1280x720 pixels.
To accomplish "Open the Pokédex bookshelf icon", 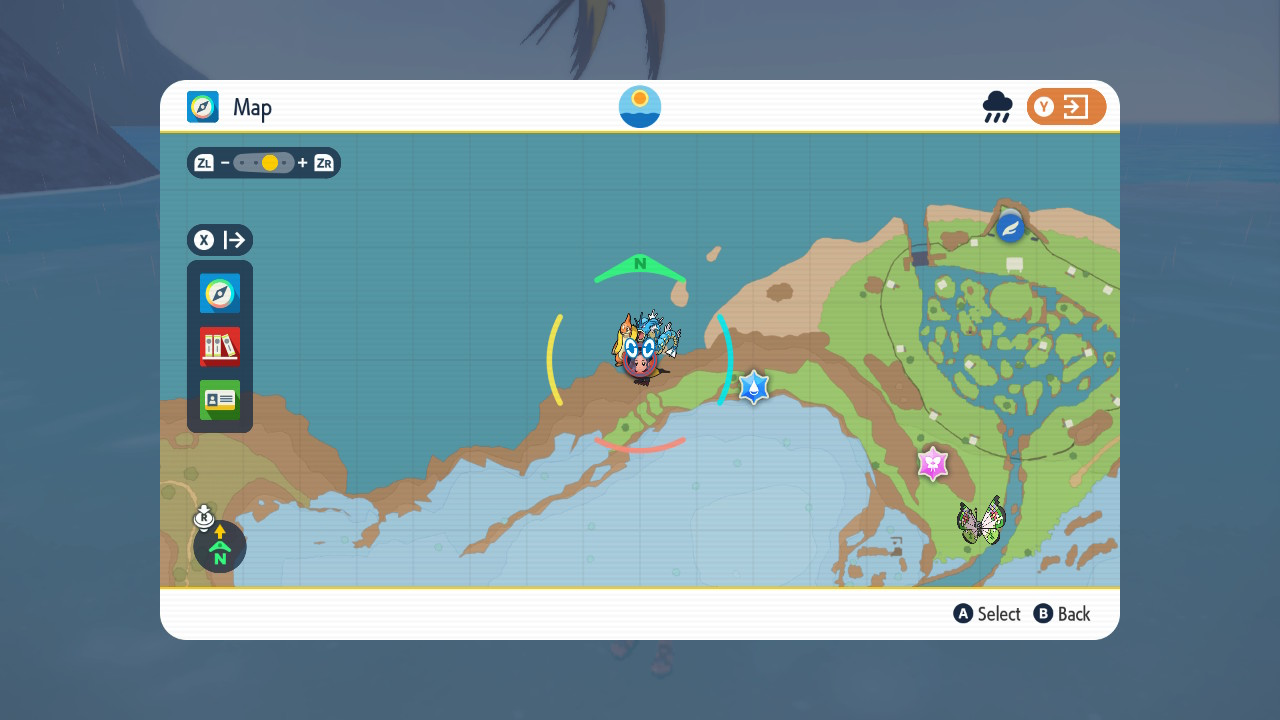I will tap(220, 347).
